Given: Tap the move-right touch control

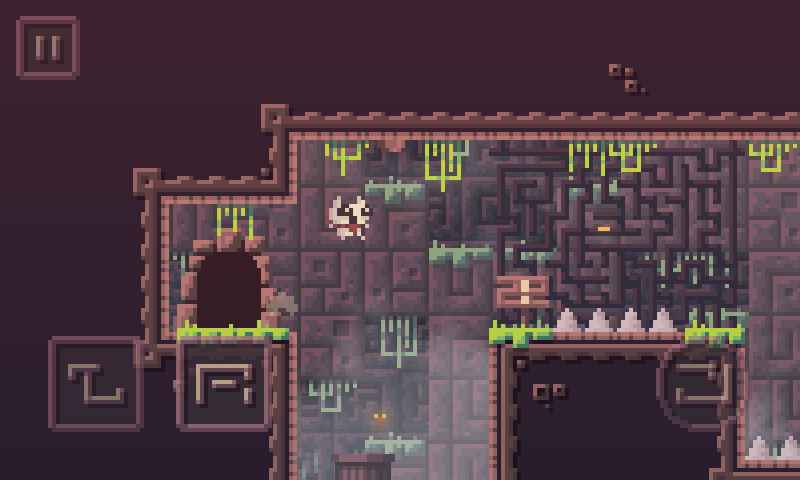Looking at the screenshot, I should point(223,384).
